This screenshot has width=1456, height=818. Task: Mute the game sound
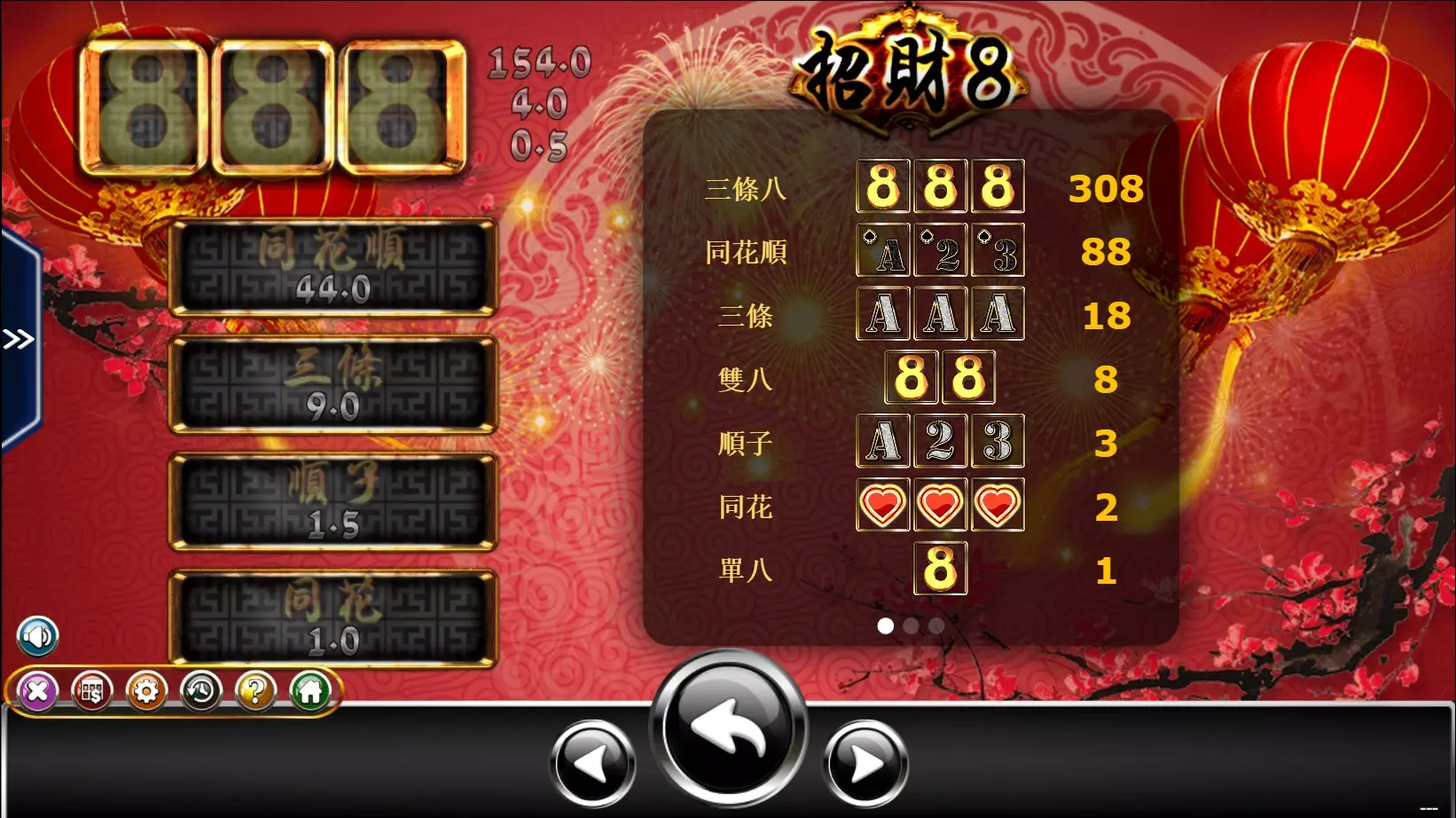tap(37, 636)
